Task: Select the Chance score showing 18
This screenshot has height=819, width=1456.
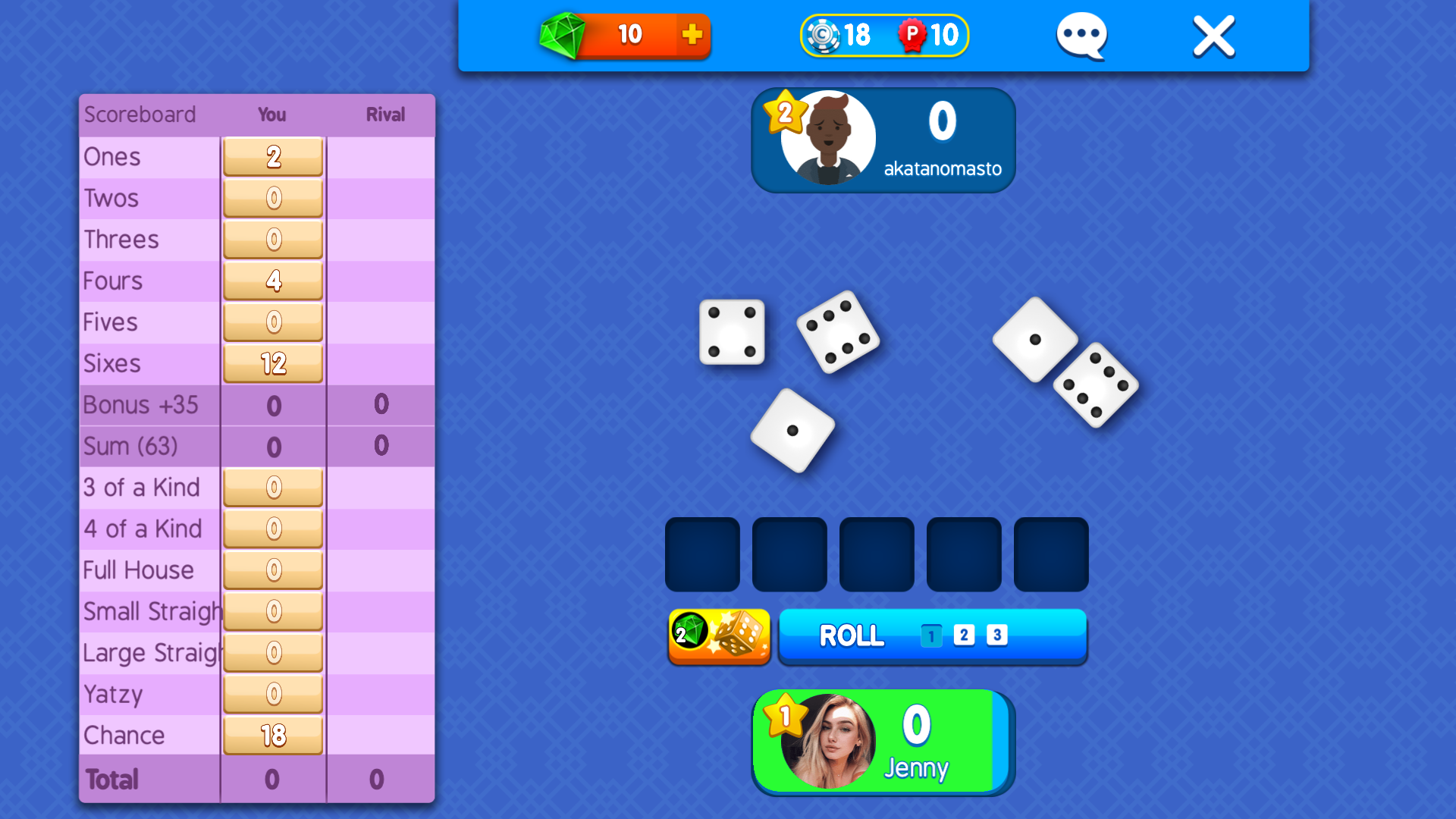Action: [x=272, y=735]
